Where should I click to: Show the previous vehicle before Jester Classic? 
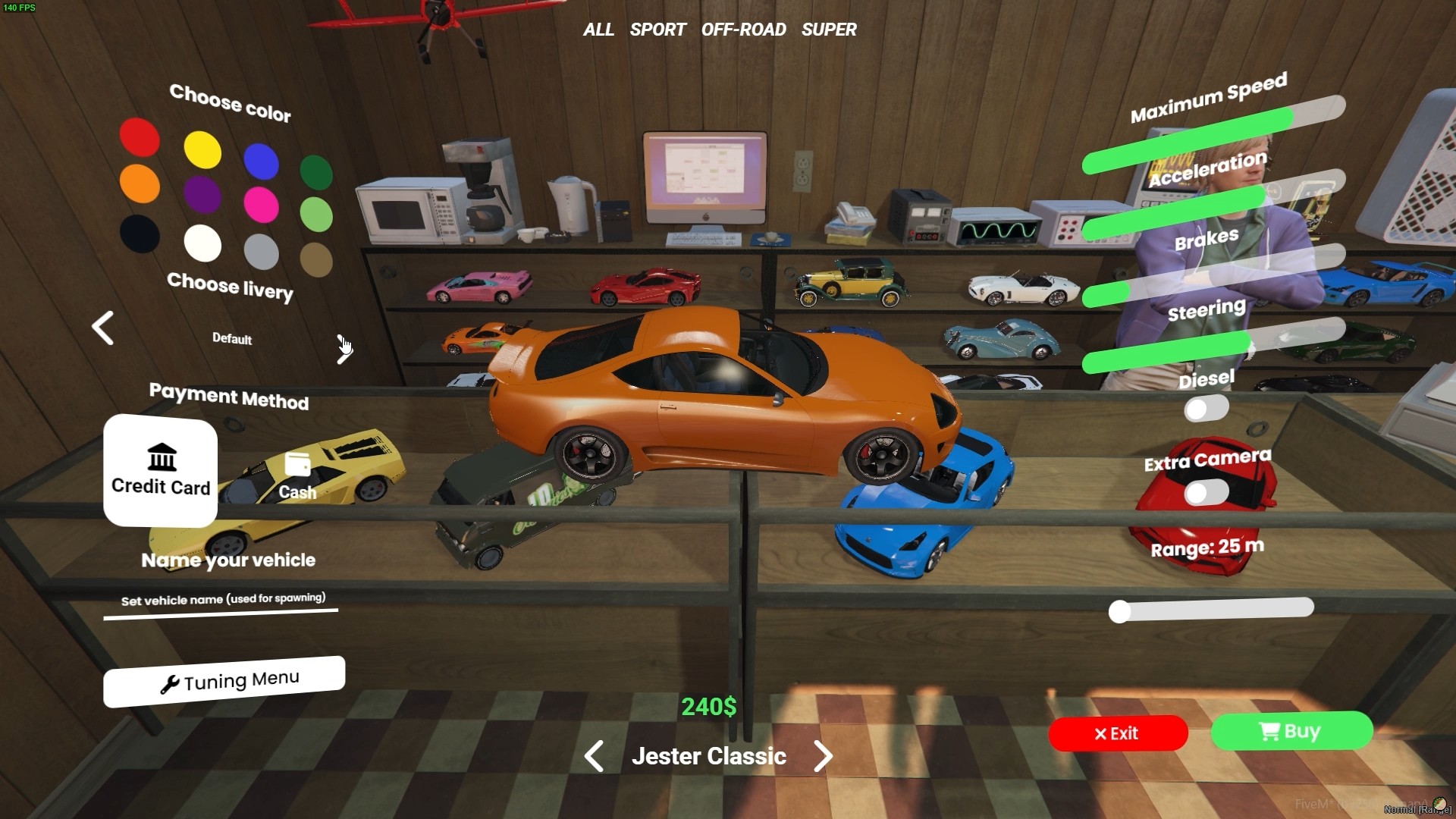[595, 756]
